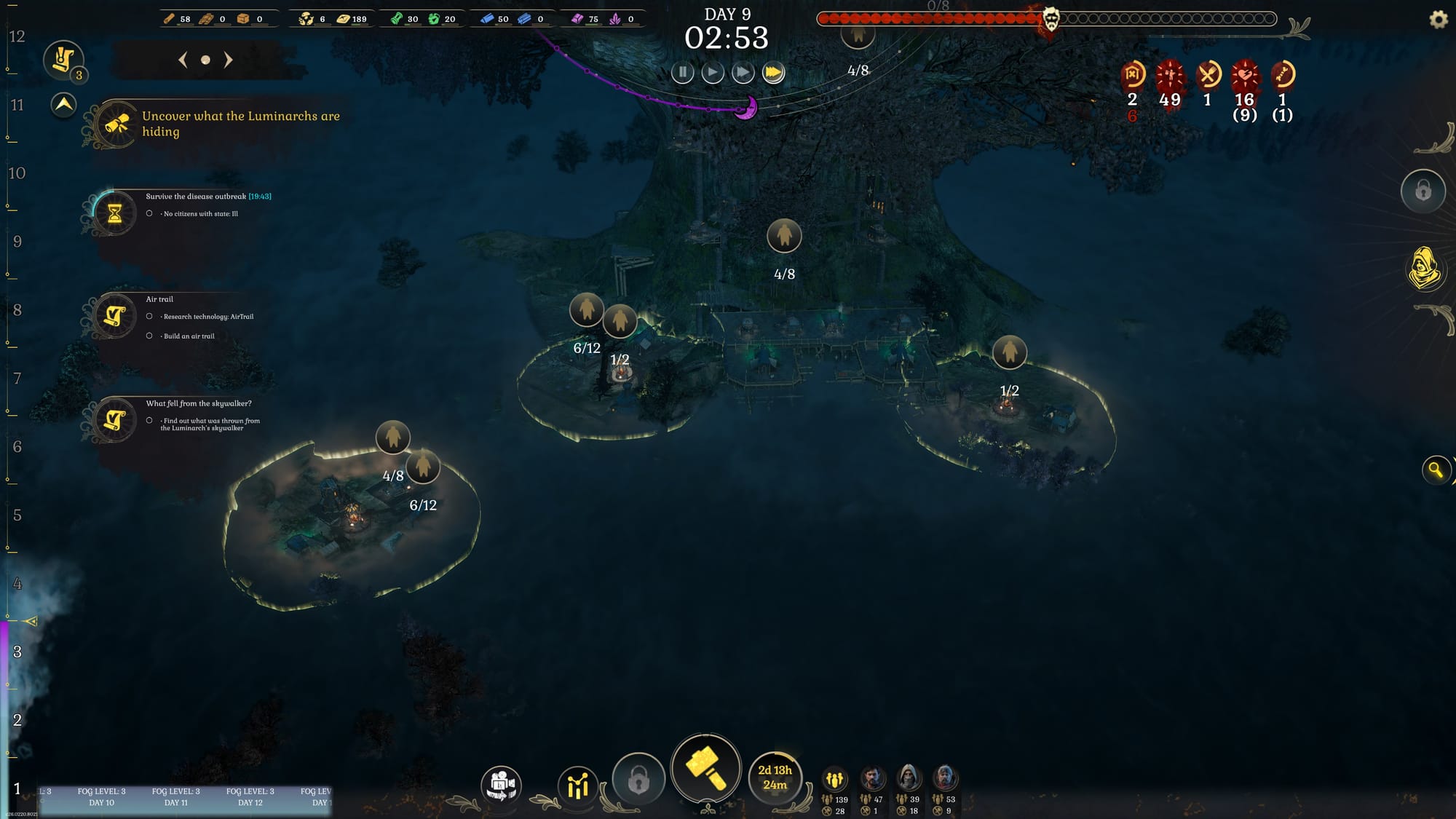Select the triple-arrow fastest speed button

pos(773,73)
